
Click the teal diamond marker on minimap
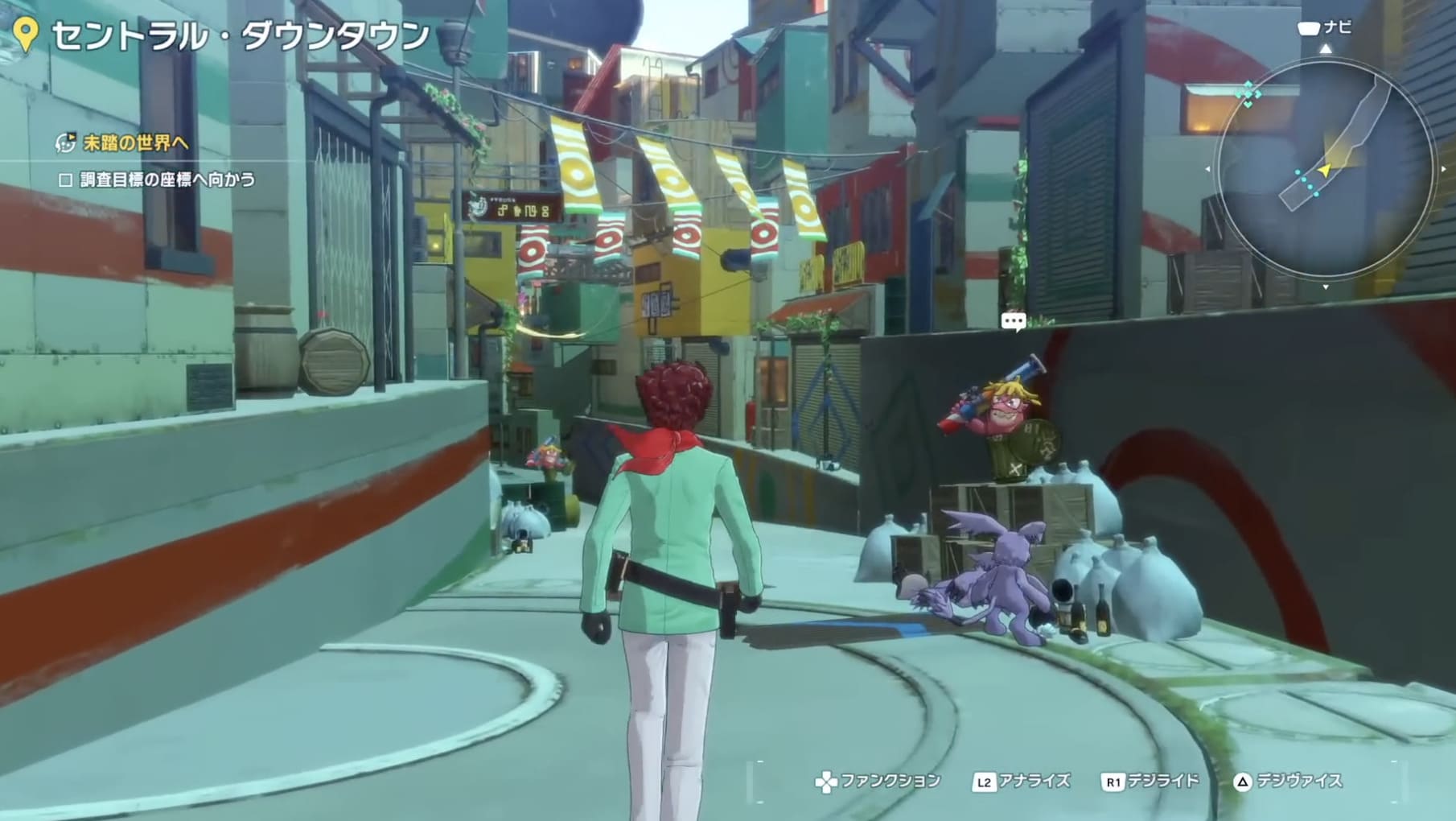[x=1248, y=93]
